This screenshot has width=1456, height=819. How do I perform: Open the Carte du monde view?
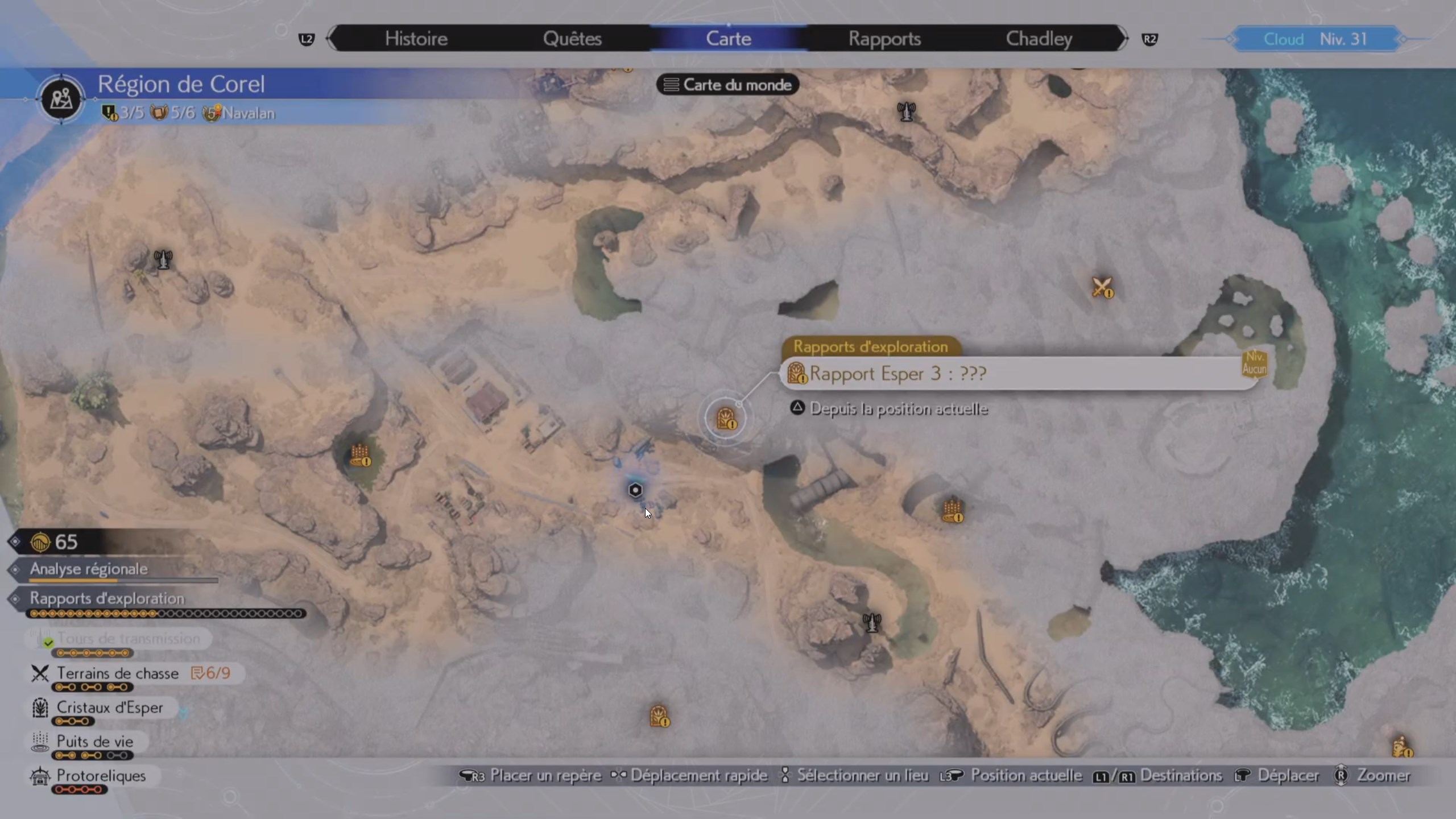728,85
